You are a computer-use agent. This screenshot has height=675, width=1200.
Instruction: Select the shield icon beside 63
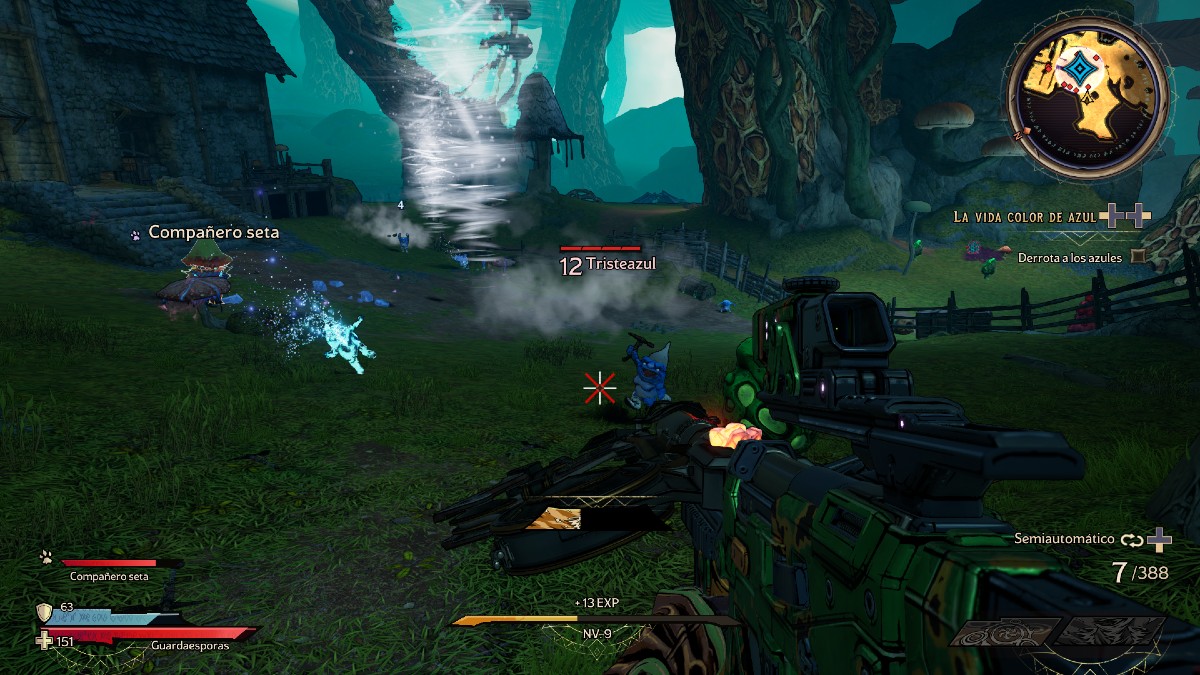pyautogui.click(x=44, y=612)
